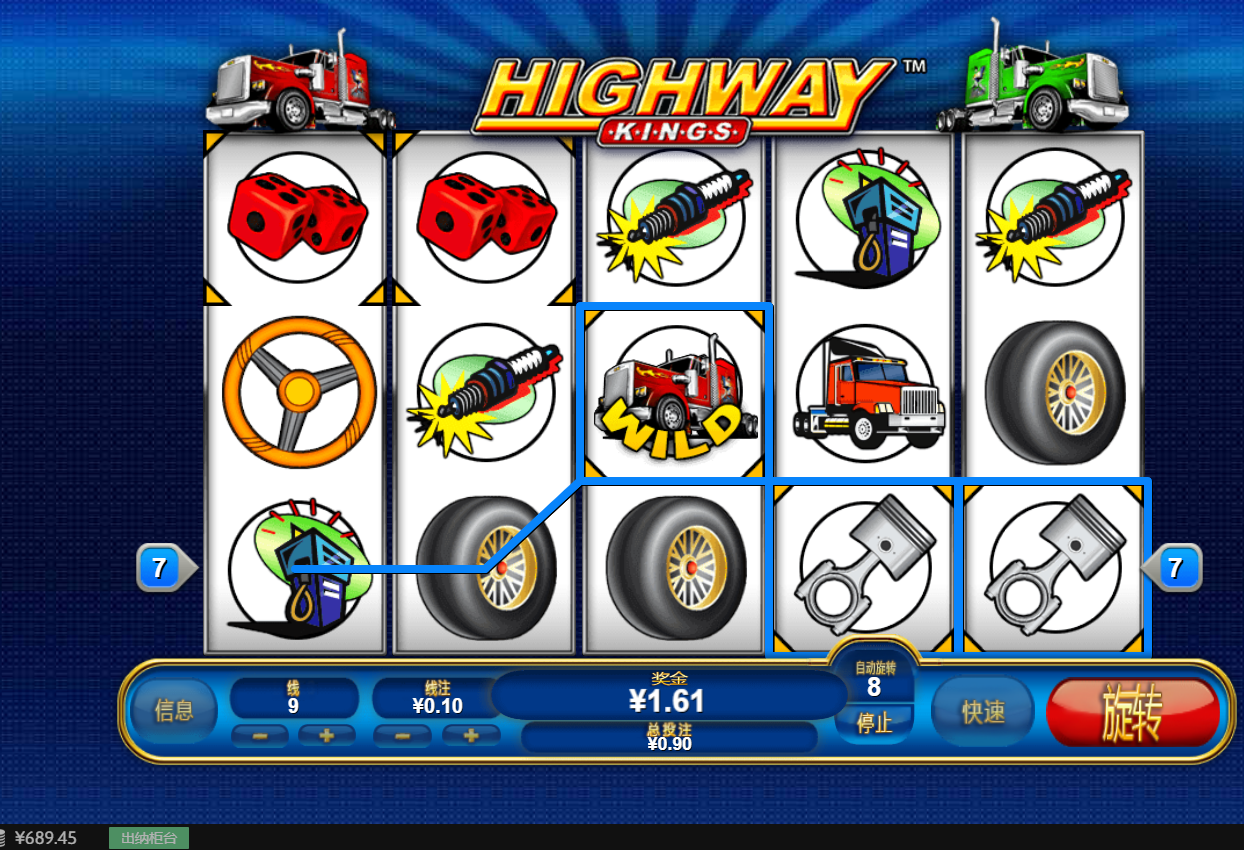Screen dimensions: 1244x850
Task: Open the 出纳柜台 cashier
Action: pos(149,838)
